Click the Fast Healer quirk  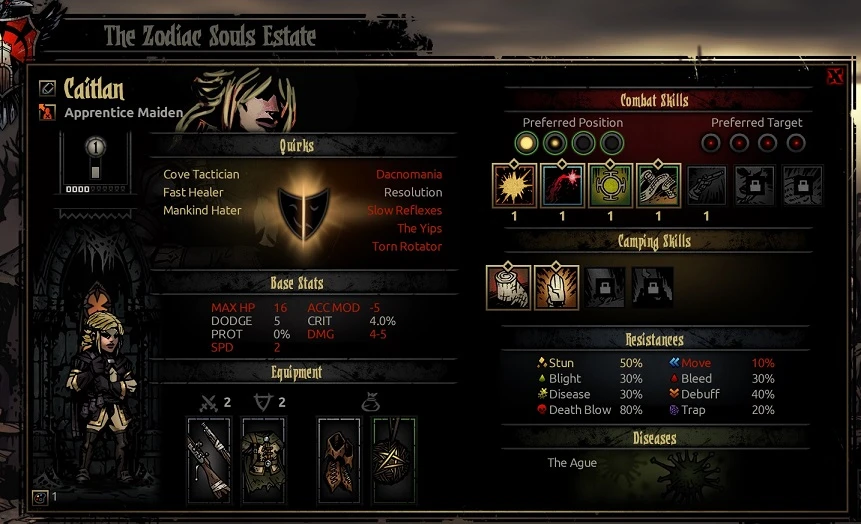[x=193, y=193]
